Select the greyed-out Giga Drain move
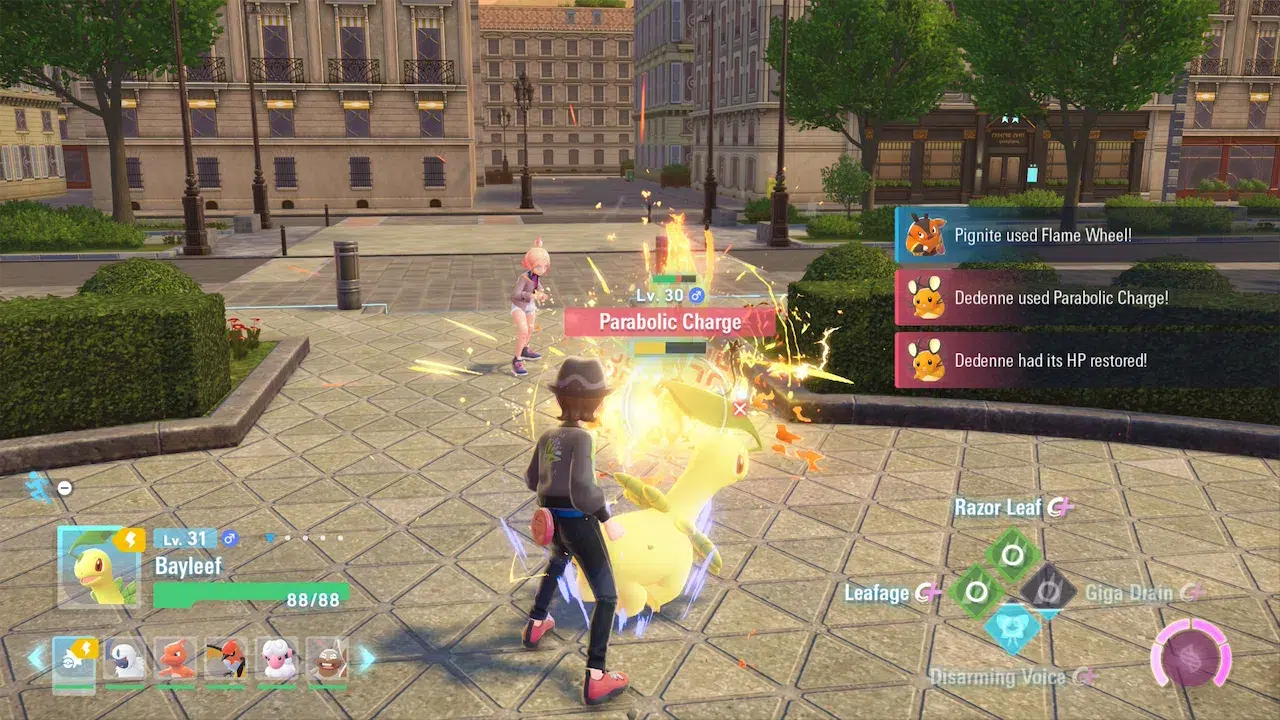This screenshot has width=1280, height=720. click(1048, 592)
